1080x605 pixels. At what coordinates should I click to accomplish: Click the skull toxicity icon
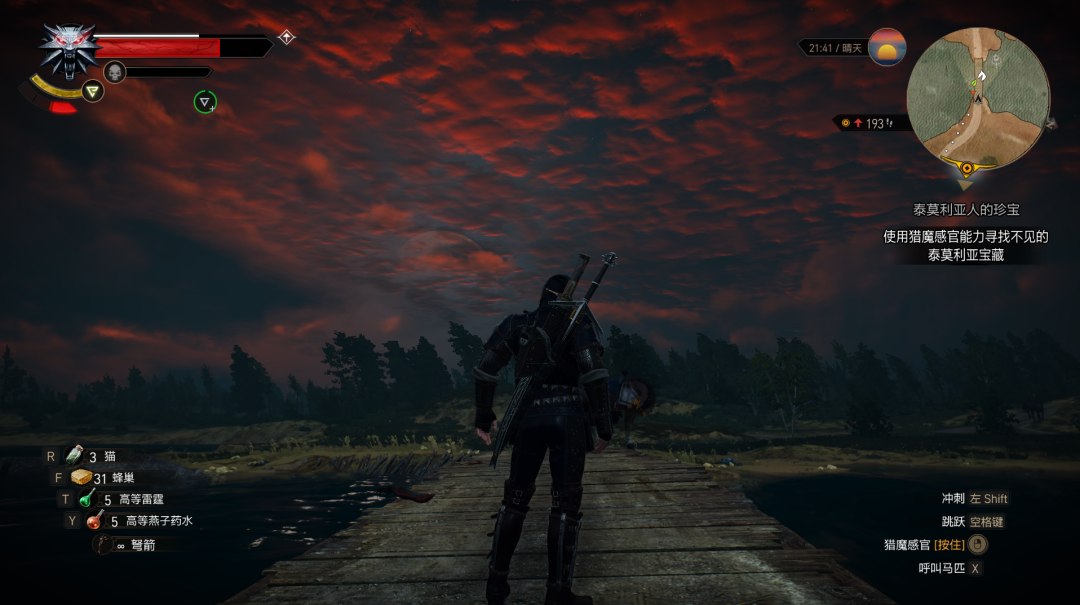[115, 72]
